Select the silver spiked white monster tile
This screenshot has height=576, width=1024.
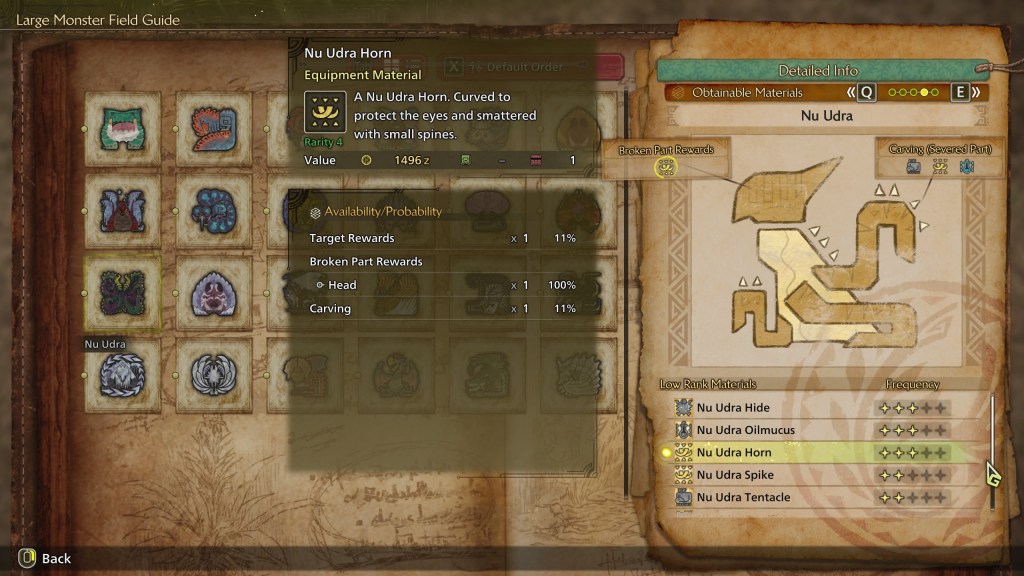pyautogui.click(x=123, y=374)
